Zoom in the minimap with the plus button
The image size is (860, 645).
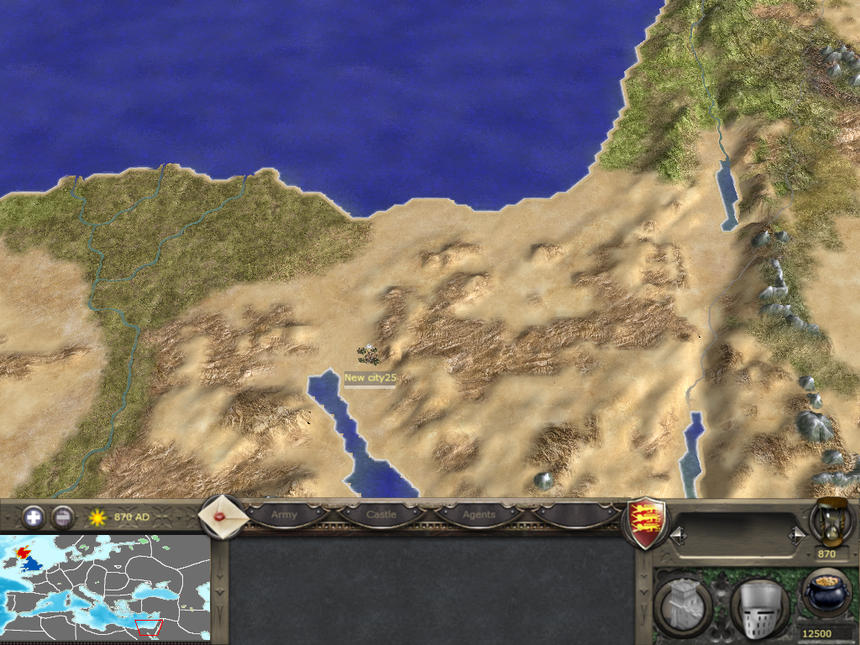click(34, 517)
